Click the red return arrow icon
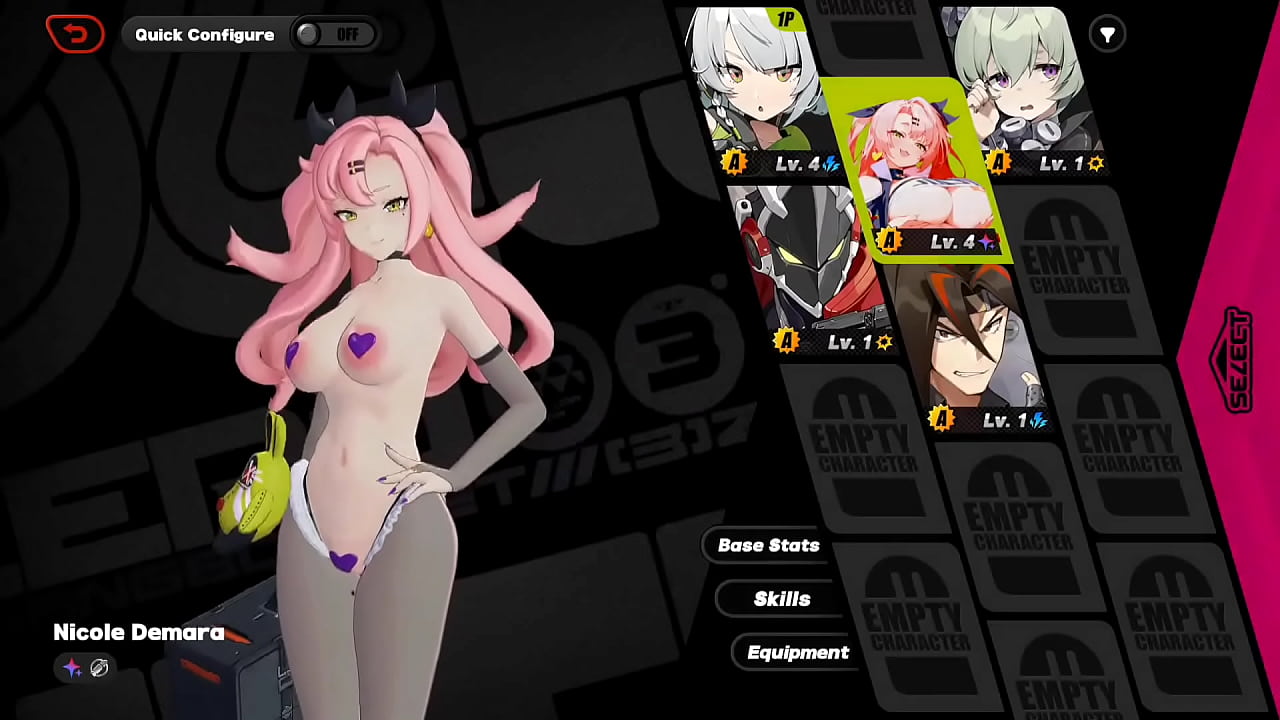The width and height of the screenshot is (1280, 720). 75,33
